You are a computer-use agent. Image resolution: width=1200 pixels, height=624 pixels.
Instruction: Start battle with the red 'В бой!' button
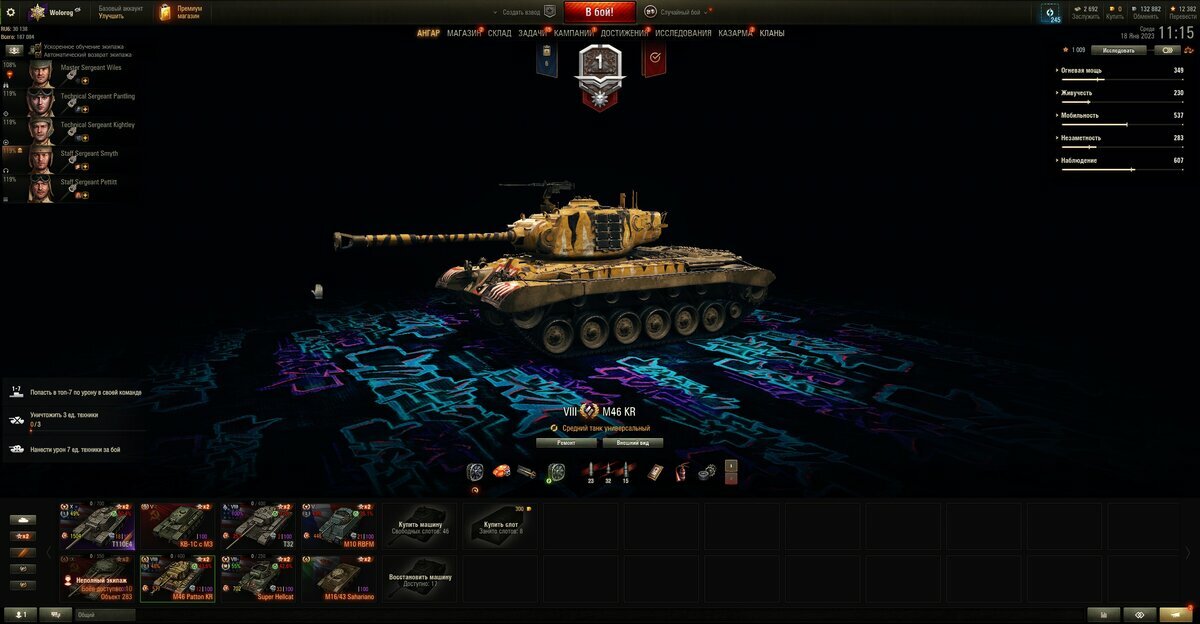[x=599, y=12]
